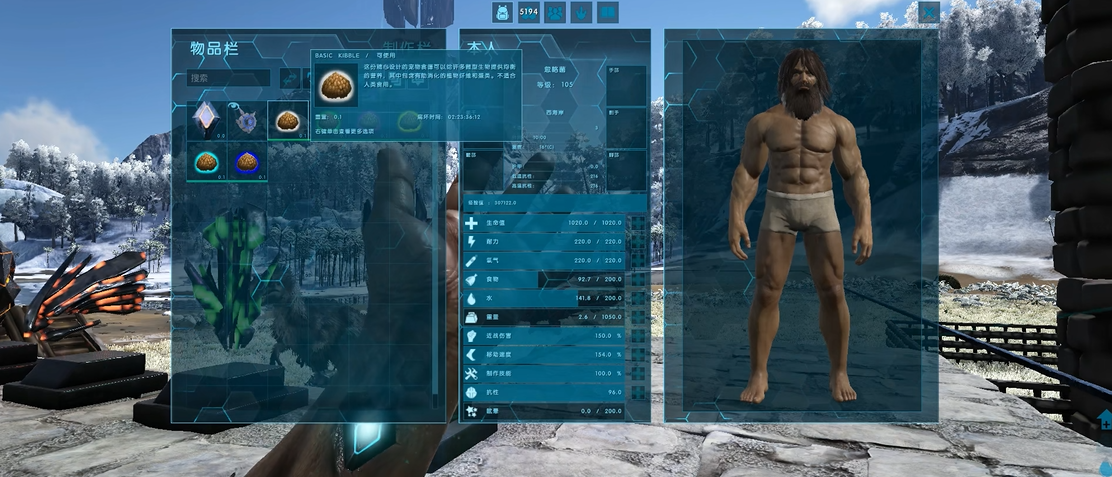Select the blue-outlined kibble slot
The width and height of the screenshot is (1112, 477).
click(247, 162)
